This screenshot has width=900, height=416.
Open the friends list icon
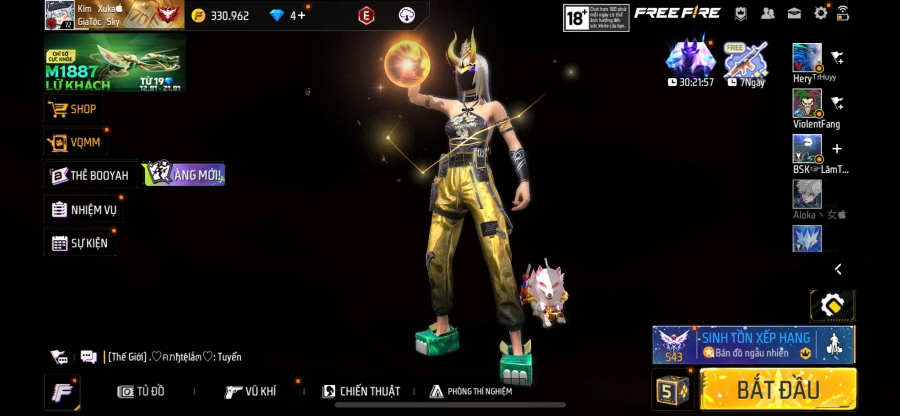pos(767,13)
